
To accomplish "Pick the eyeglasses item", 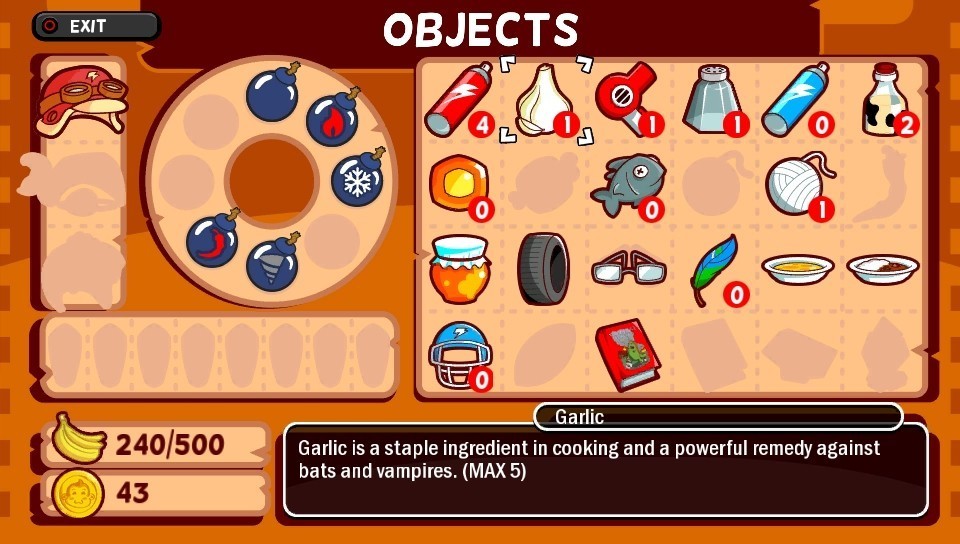I will click(628, 270).
